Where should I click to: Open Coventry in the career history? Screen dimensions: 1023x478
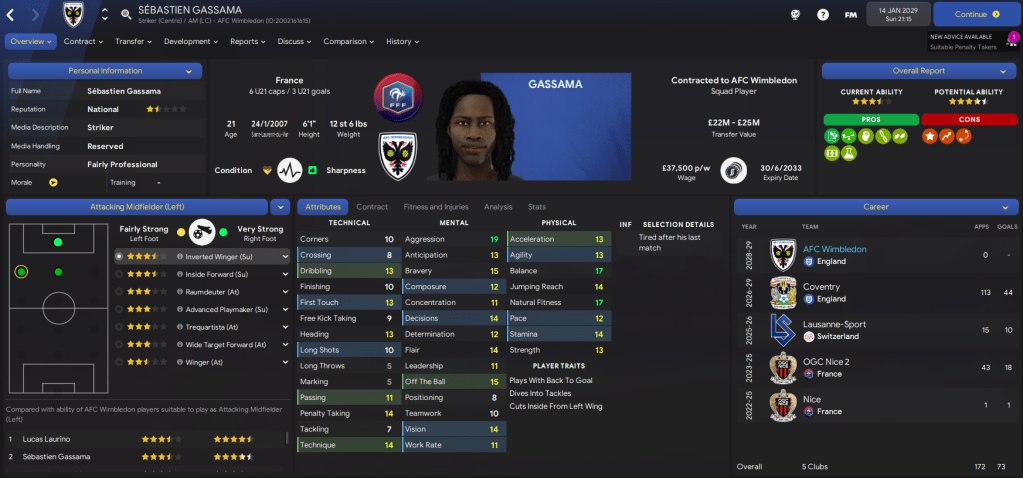pyautogui.click(x=822, y=287)
